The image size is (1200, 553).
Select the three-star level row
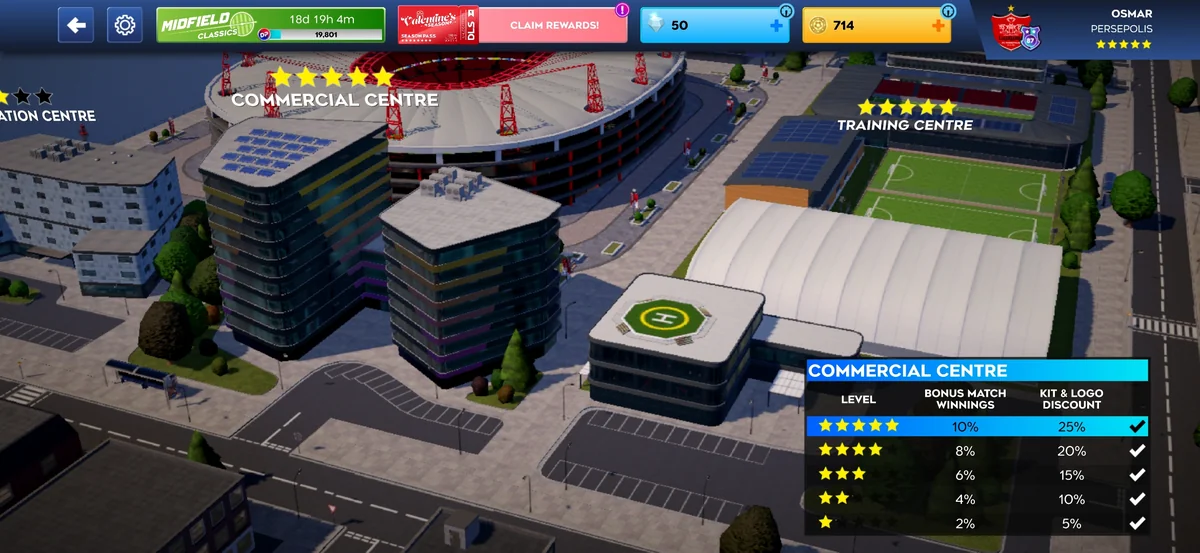pyautogui.click(x=976, y=475)
